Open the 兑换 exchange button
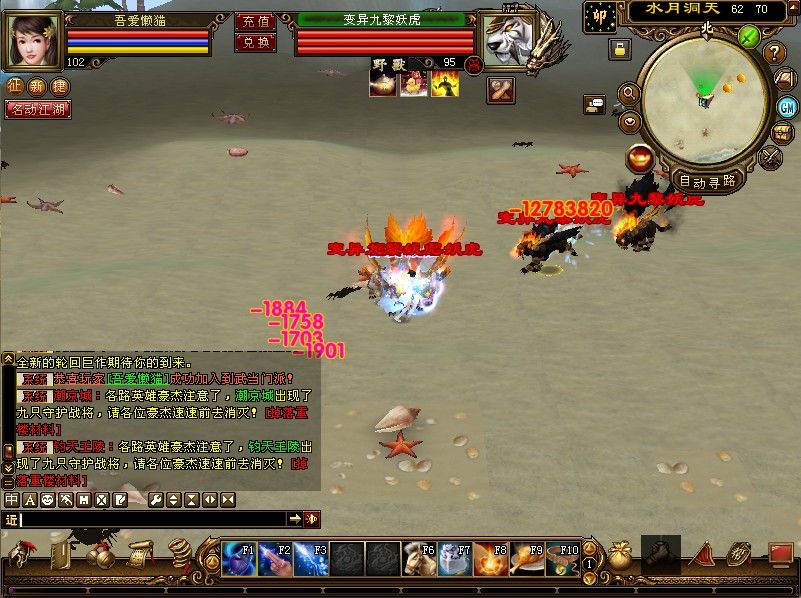The width and height of the screenshot is (801, 598). pyautogui.click(x=254, y=42)
